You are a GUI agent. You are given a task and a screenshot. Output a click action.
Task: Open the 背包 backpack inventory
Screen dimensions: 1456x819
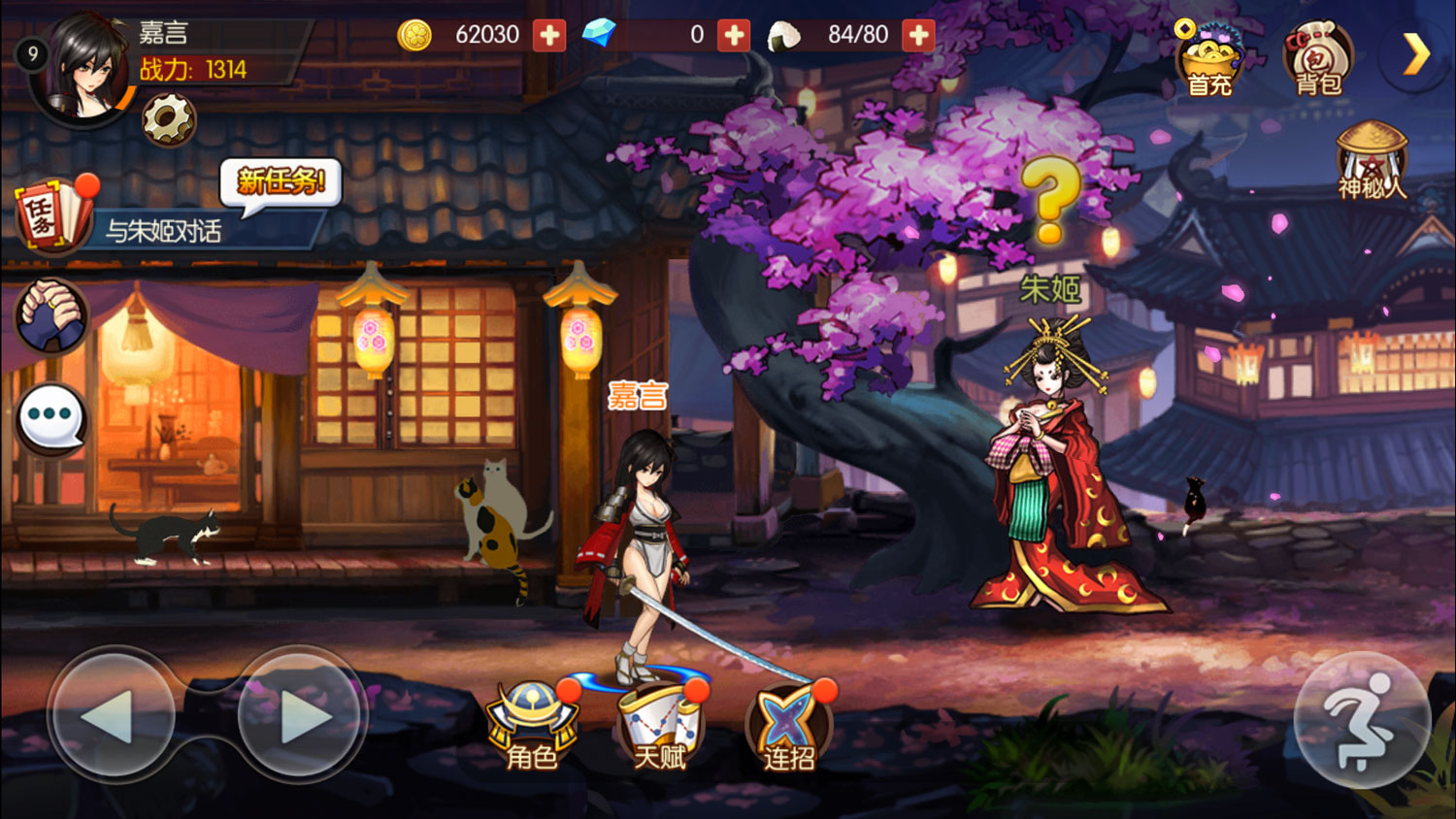point(1317,60)
